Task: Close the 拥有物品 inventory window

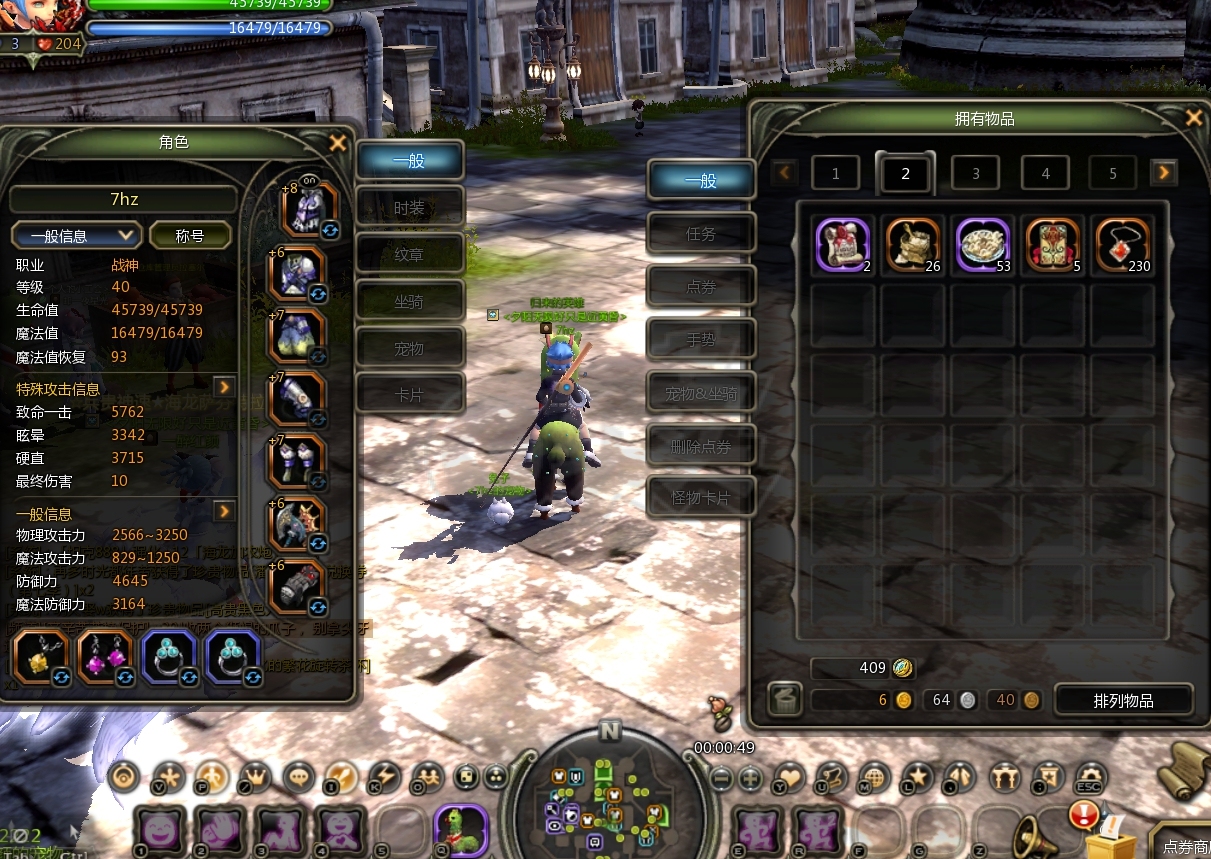Action: (1193, 118)
